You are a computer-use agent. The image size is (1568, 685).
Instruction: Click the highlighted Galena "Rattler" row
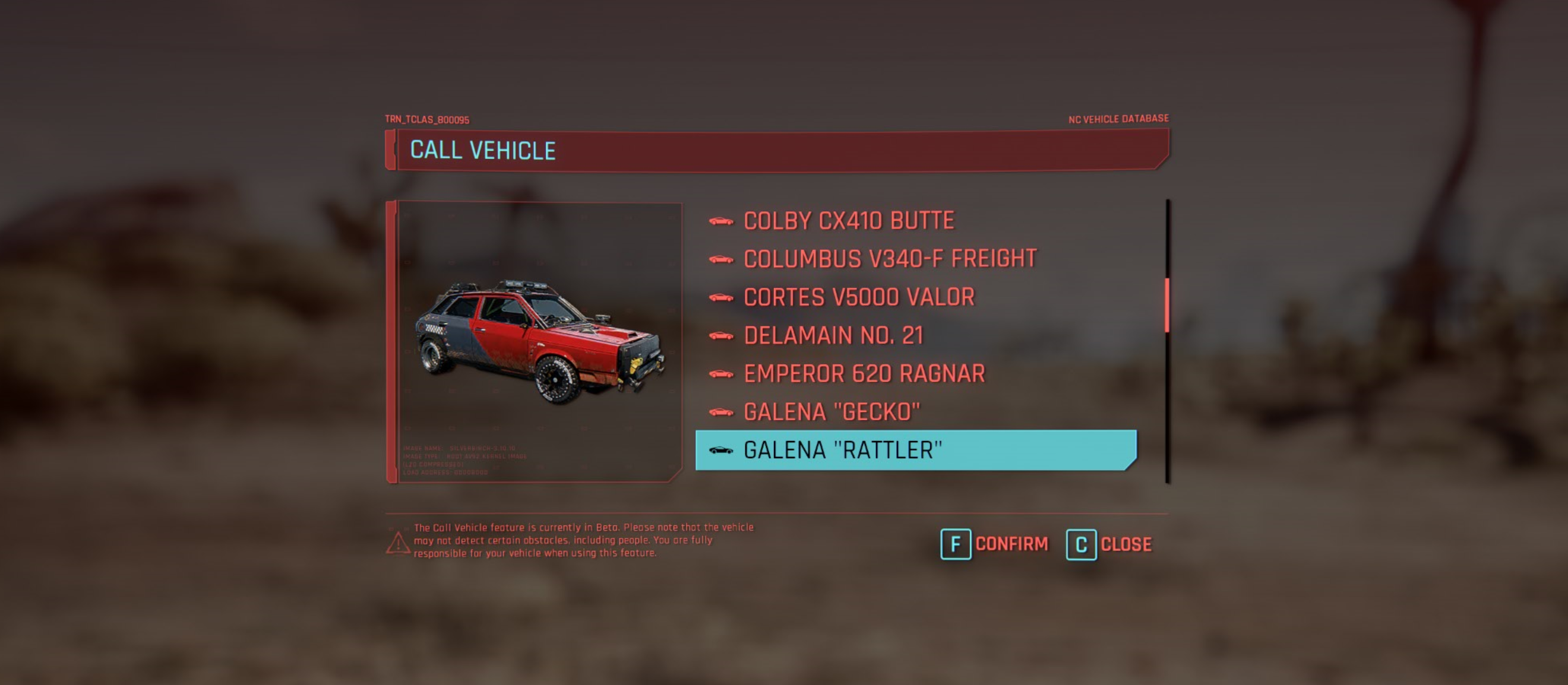coord(915,450)
